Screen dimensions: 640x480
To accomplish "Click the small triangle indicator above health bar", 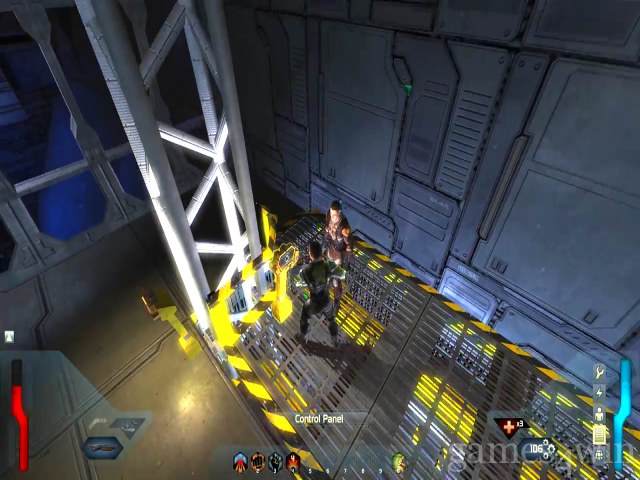I will (9, 337).
